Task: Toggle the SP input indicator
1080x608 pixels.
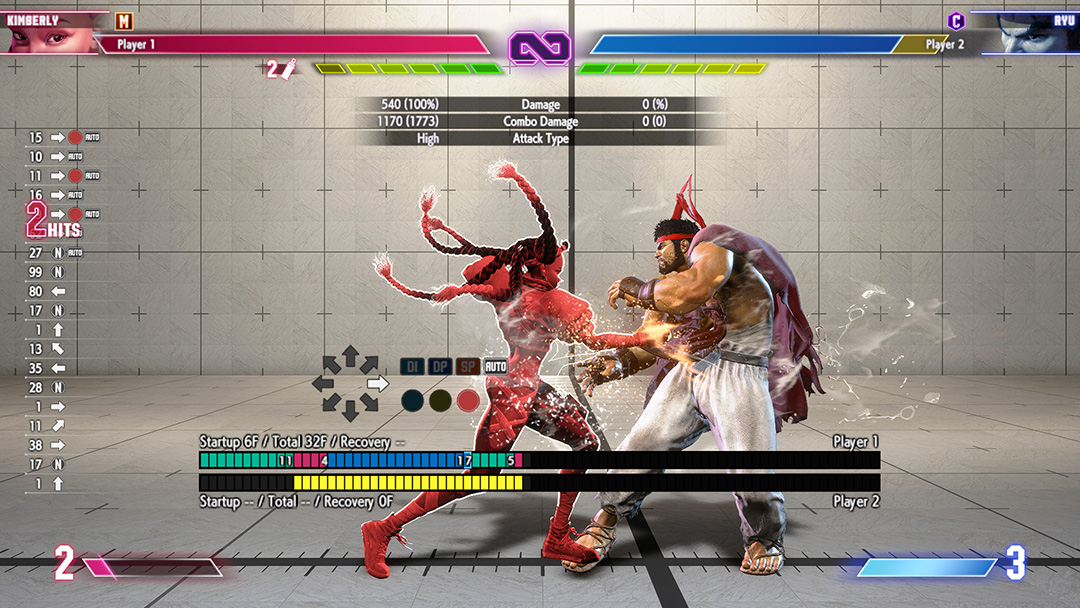Action: pyautogui.click(x=468, y=367)
